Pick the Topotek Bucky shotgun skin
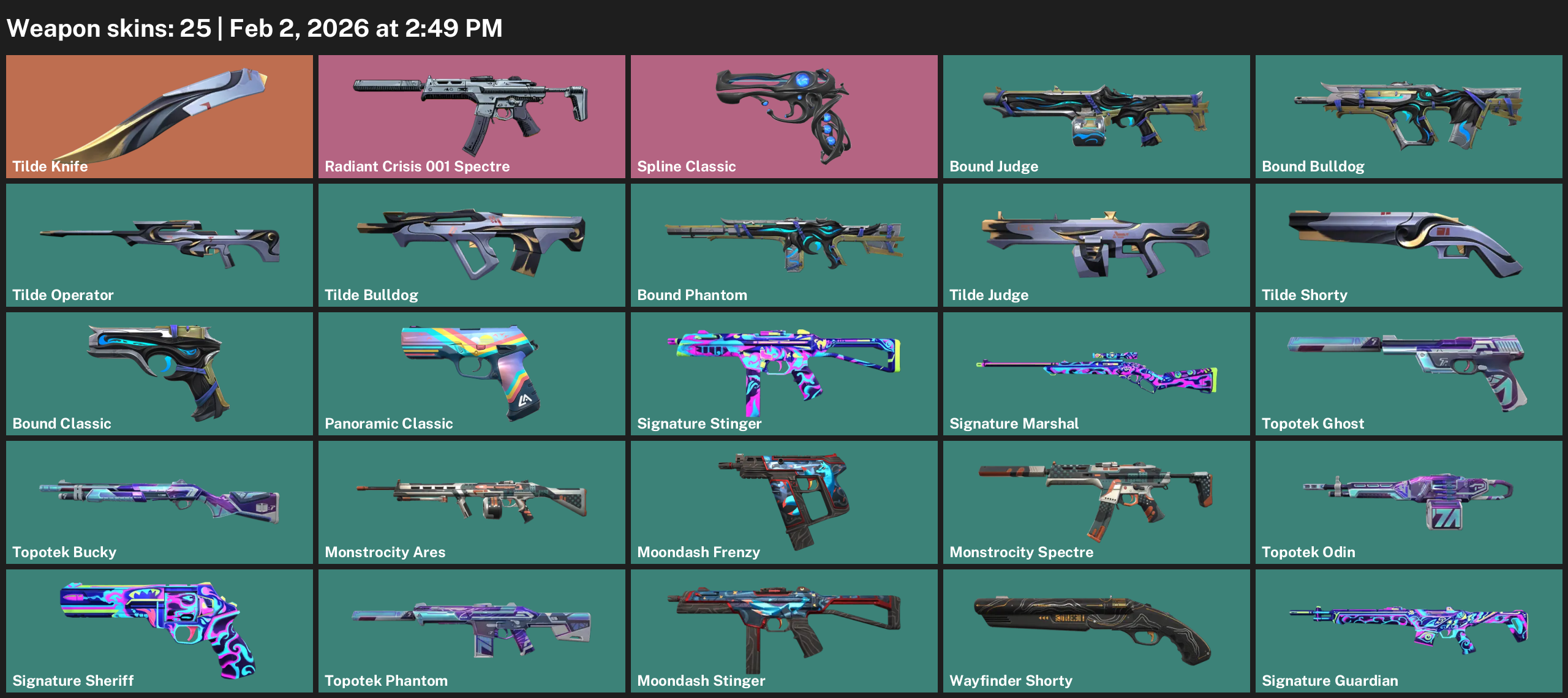Image resolution: width=1568 pixels, height=698 pixels. [x=159, y=502]
